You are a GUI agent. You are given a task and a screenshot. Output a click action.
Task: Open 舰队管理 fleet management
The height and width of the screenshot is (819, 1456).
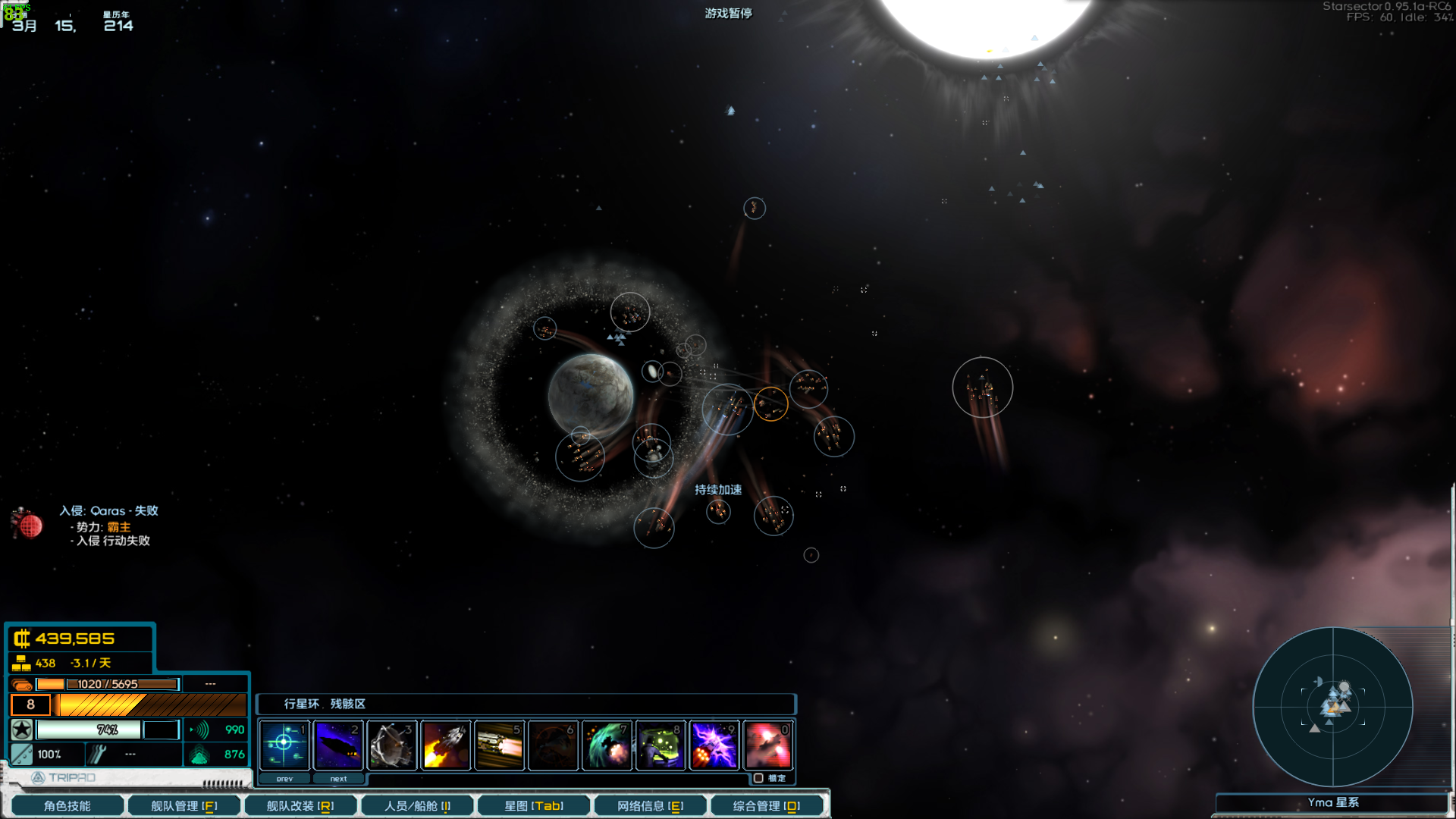(x=184, y=805)
